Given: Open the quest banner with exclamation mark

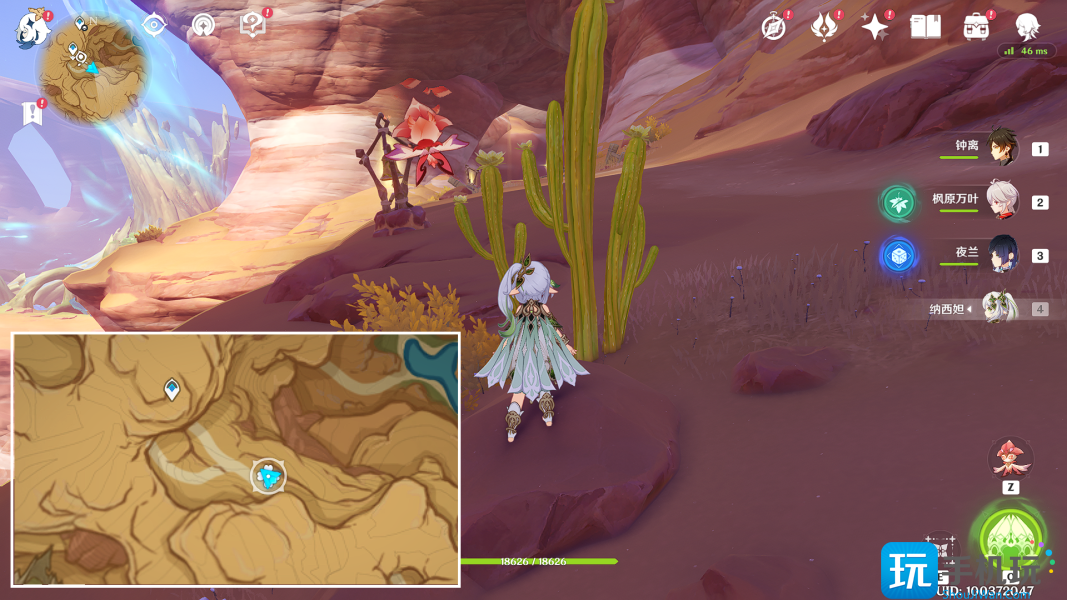Looking at the screenshot, I should click(x=32, y=113).
